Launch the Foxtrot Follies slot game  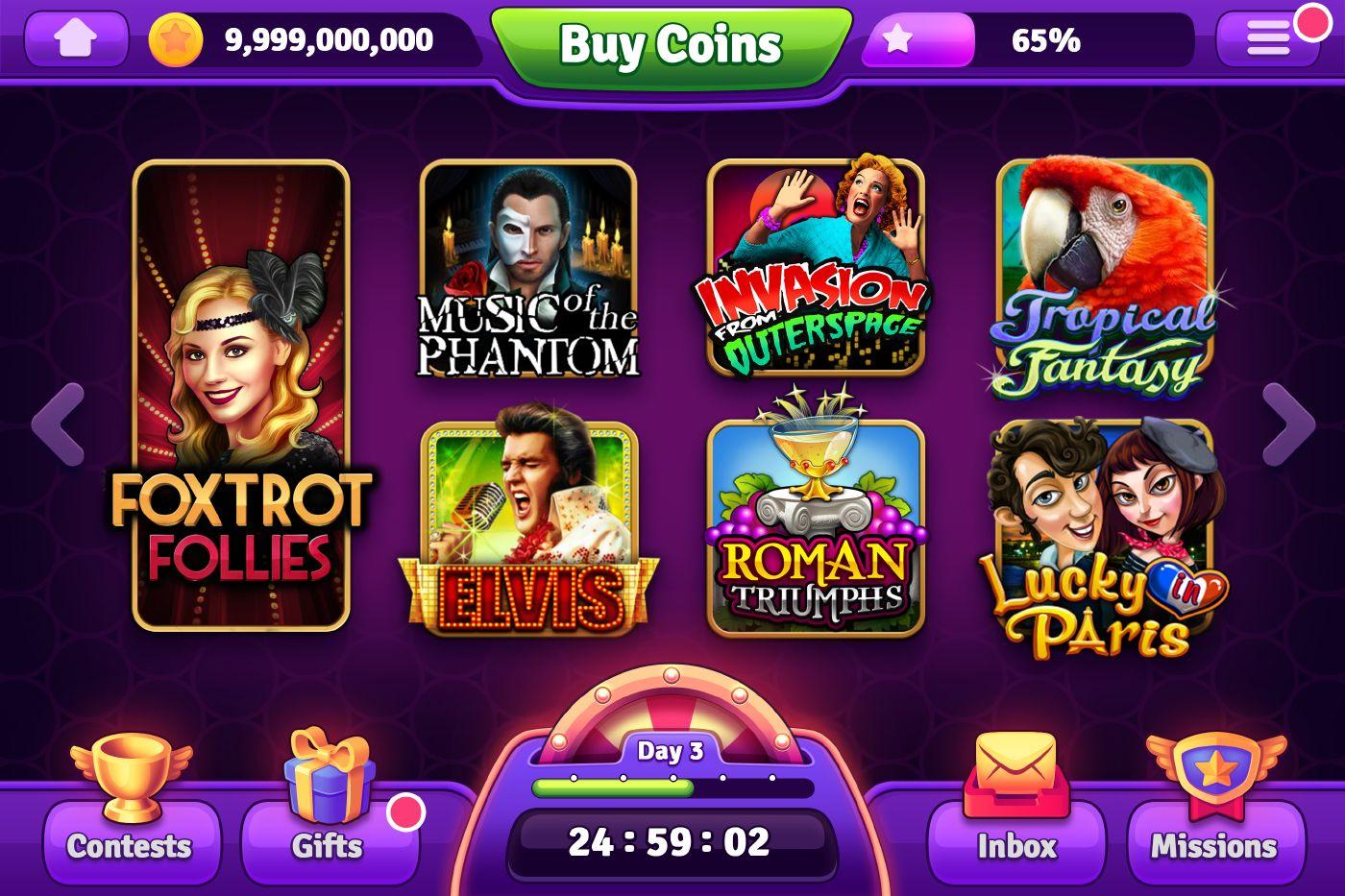click(241, 395)
